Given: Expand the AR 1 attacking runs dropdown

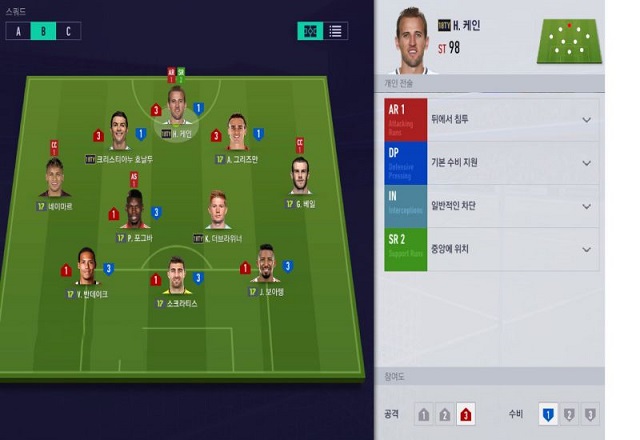Looking at the screenshot, I should (x=586, y=120).
